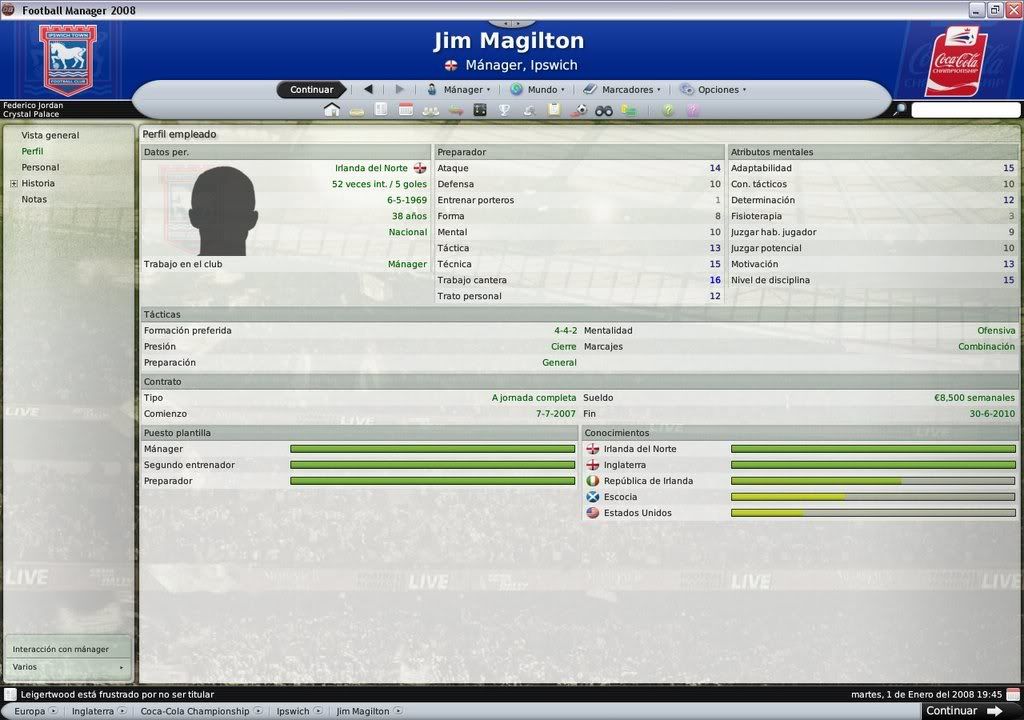1024x720 pixels.
Task: Click the home house icon
Action: click(332, 110)
